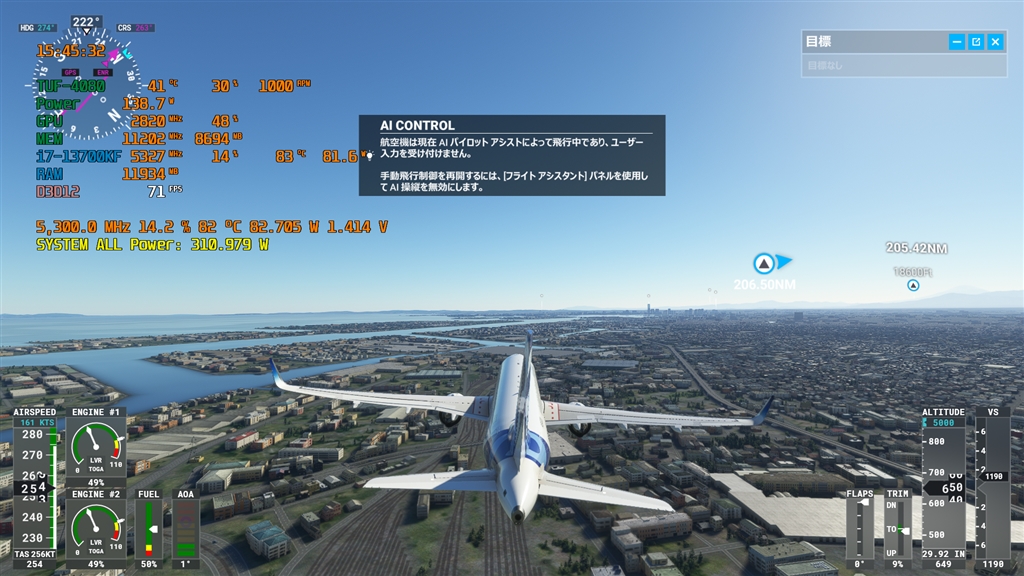The height and width of the screenshot is (576, 1024).
Task: Pop out the 目標 panel into a window
Action: (x=976, y=42)
